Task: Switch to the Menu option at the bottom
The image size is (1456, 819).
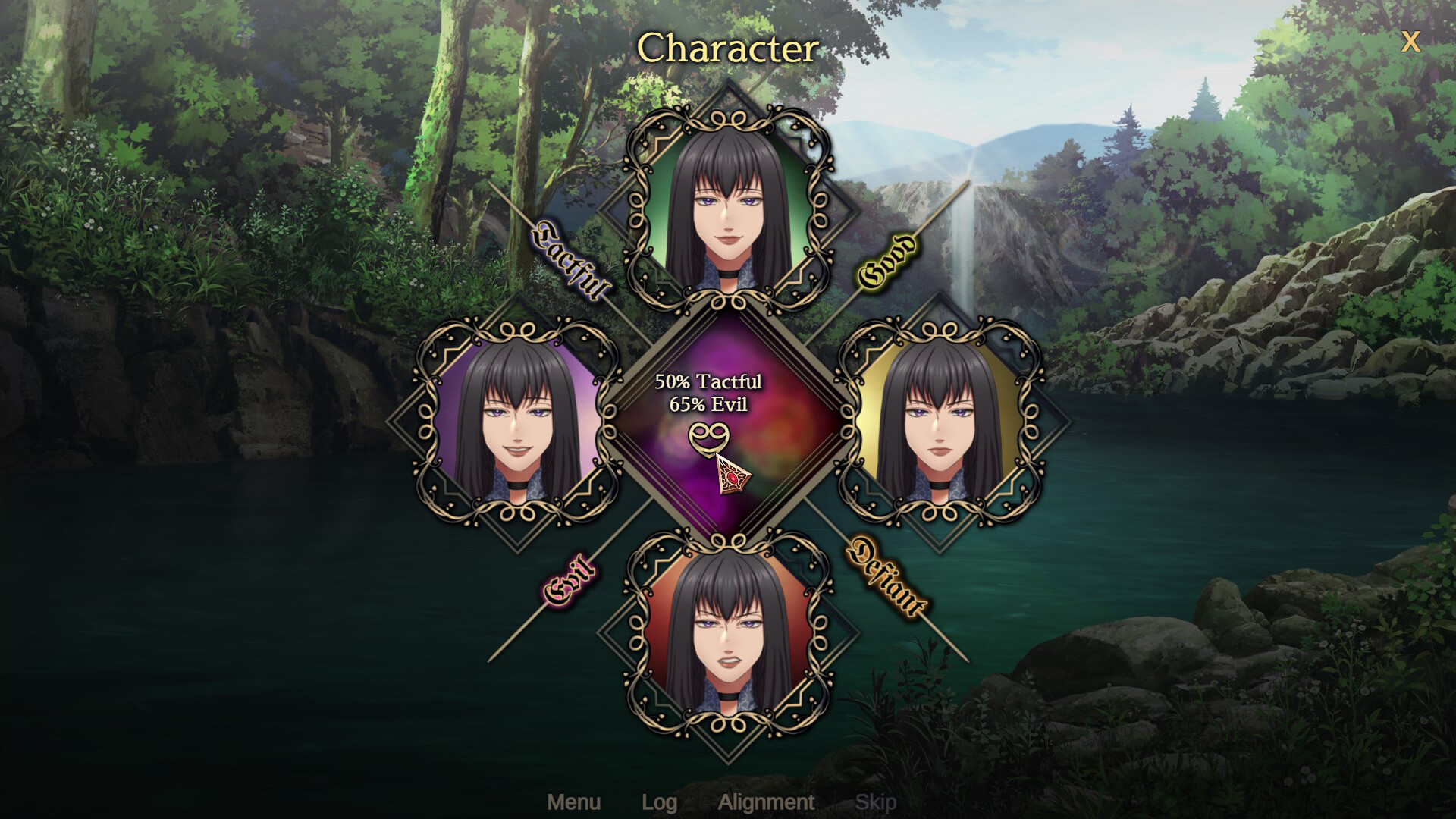Action: 575,802
